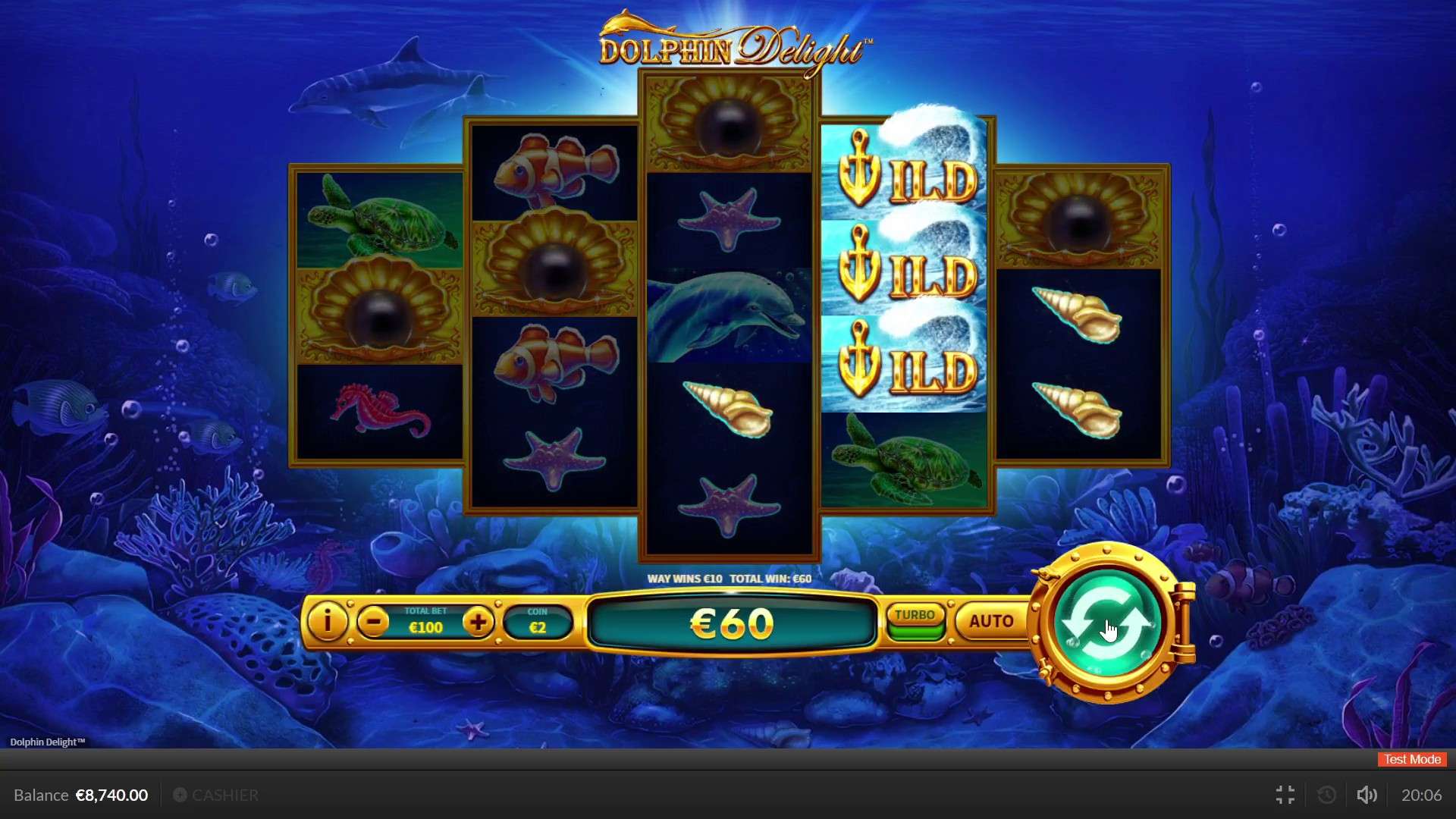Click the Coin value display showing €2
This screenshot has height=819, width=1456.
(x=538, y=622)
